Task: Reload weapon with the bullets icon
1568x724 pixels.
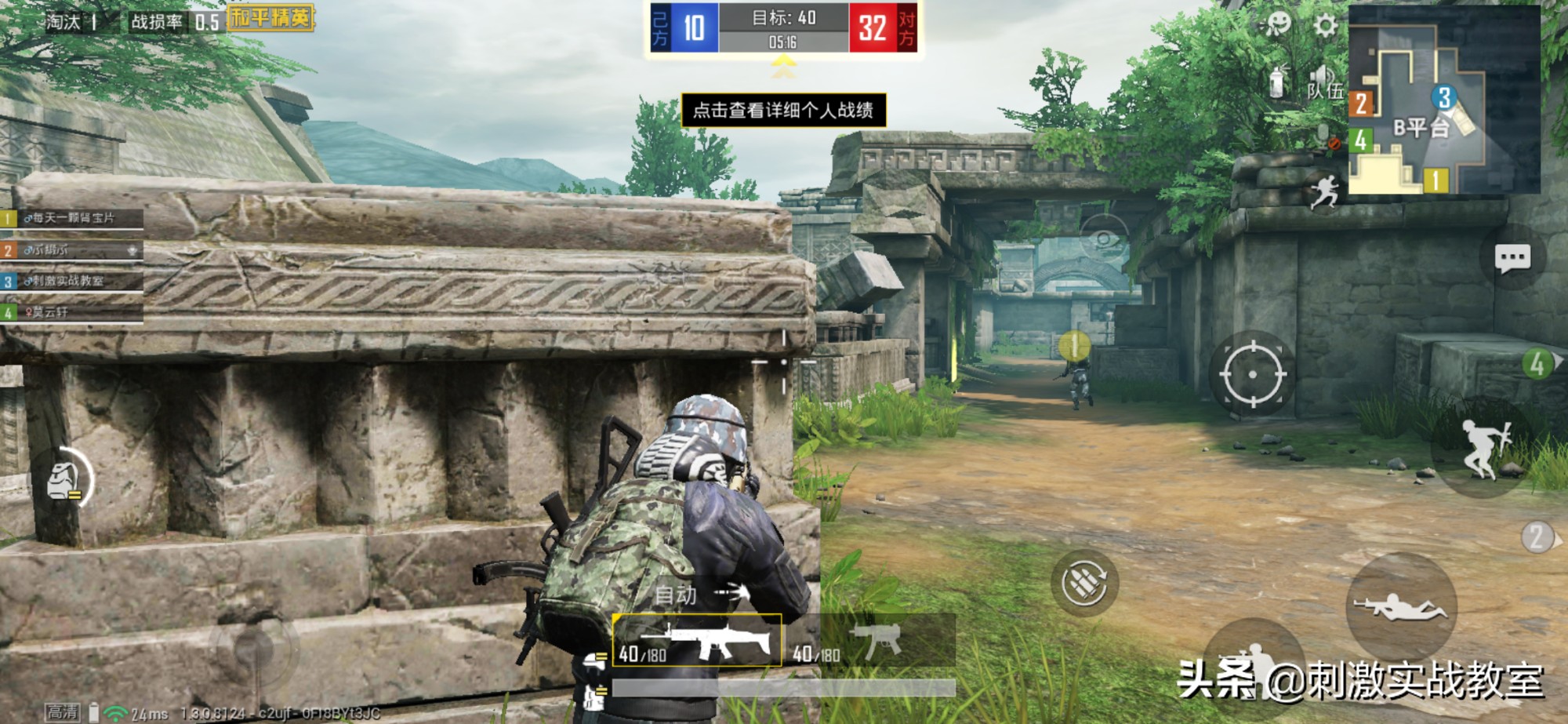Action: coord(1084,582)
